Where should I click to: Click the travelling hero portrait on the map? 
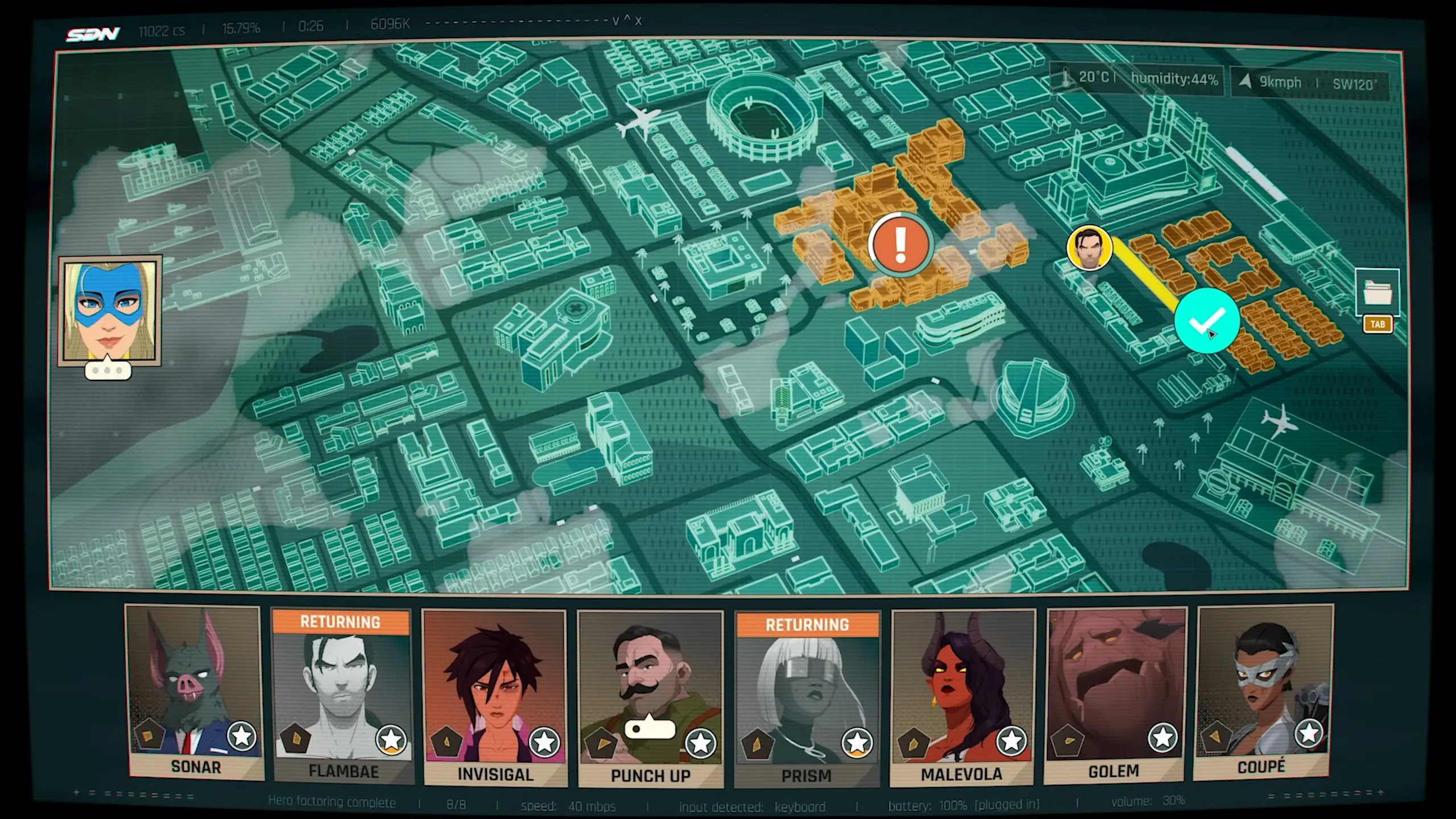pos(1089,248)
